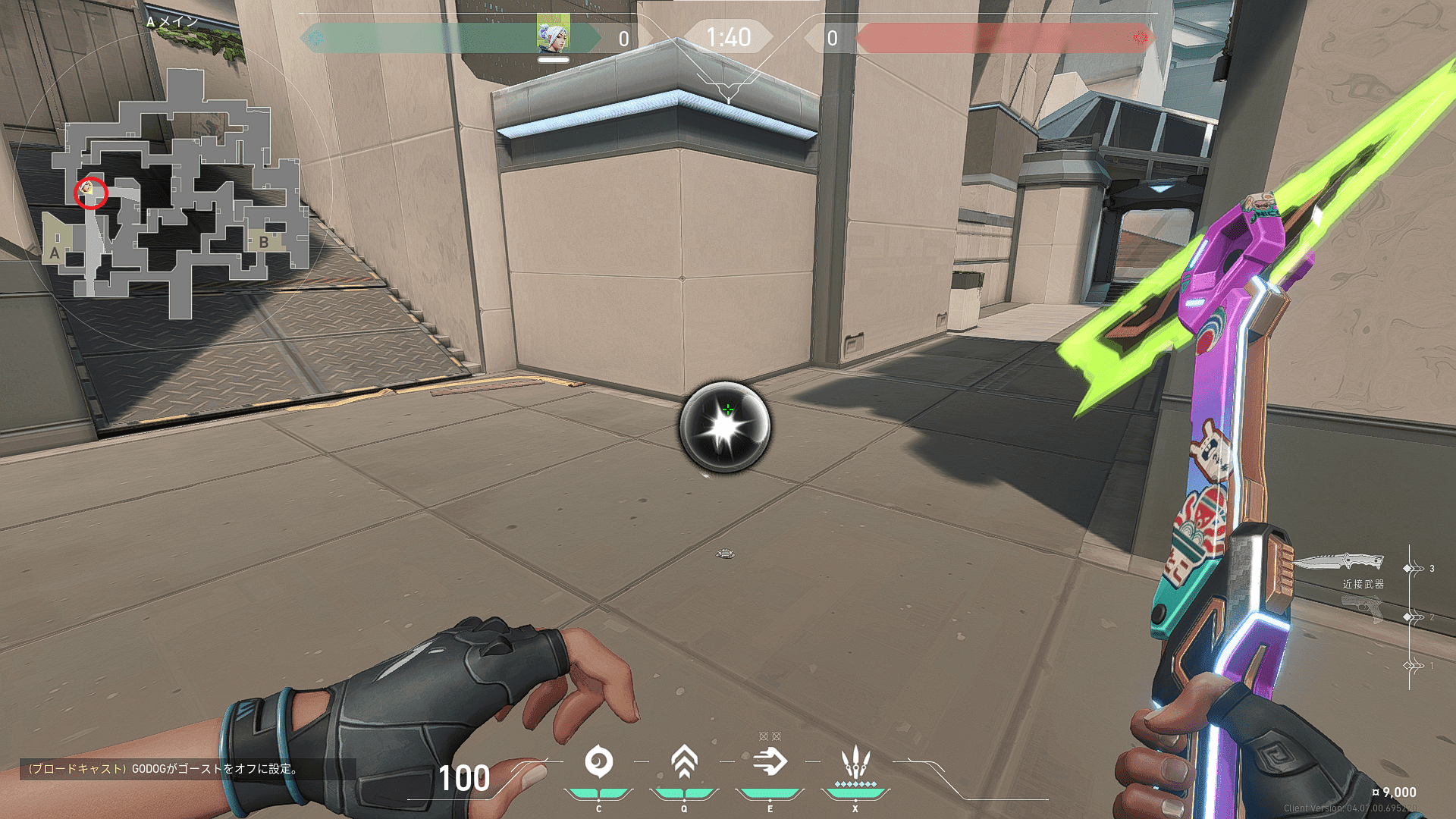
Task: Select the Updraft double-chevron ability
Action: point(684,762)
